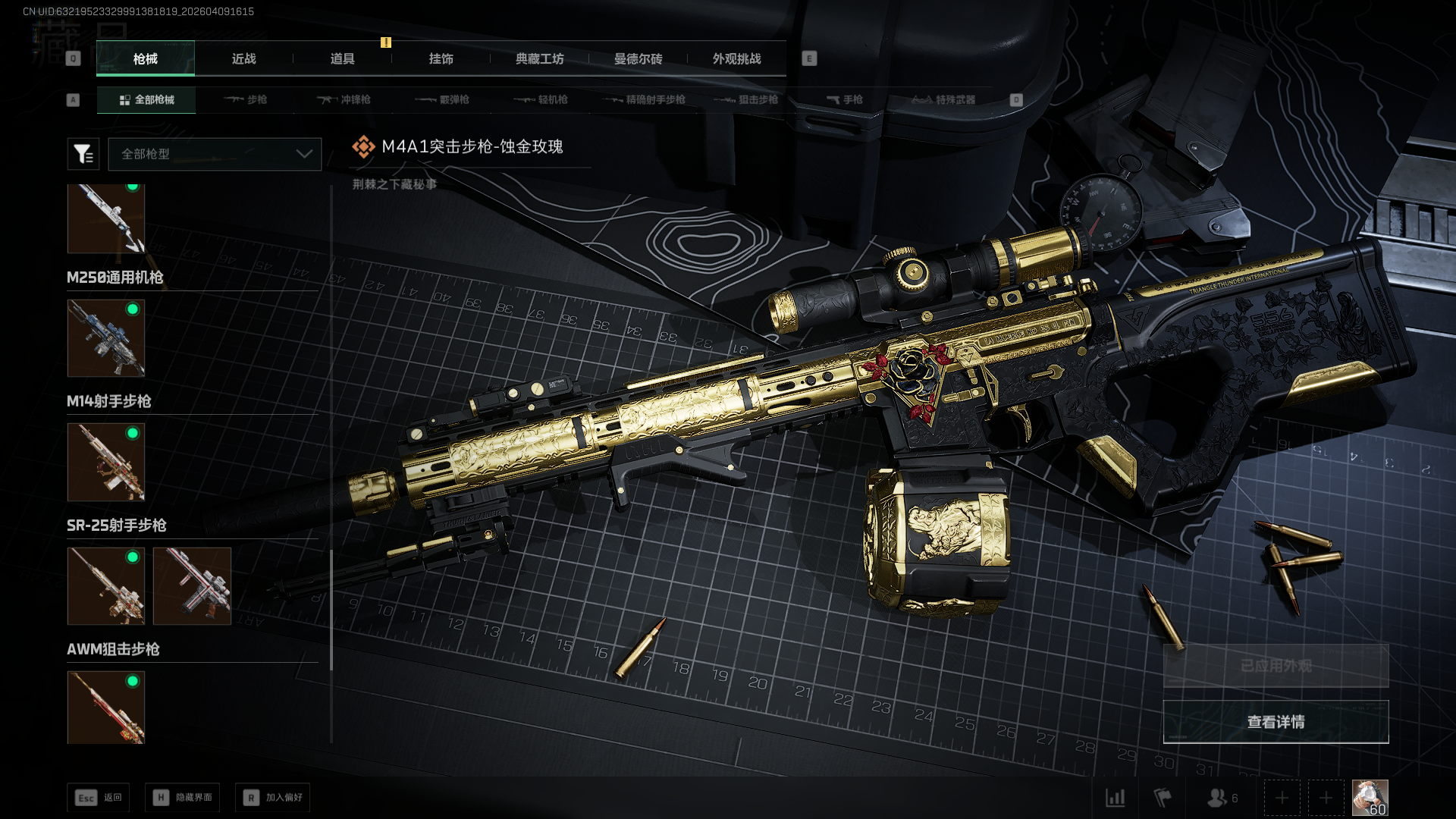Open the 全部枪型 weapon type dropdown
1456x819 pixels.
215,154
